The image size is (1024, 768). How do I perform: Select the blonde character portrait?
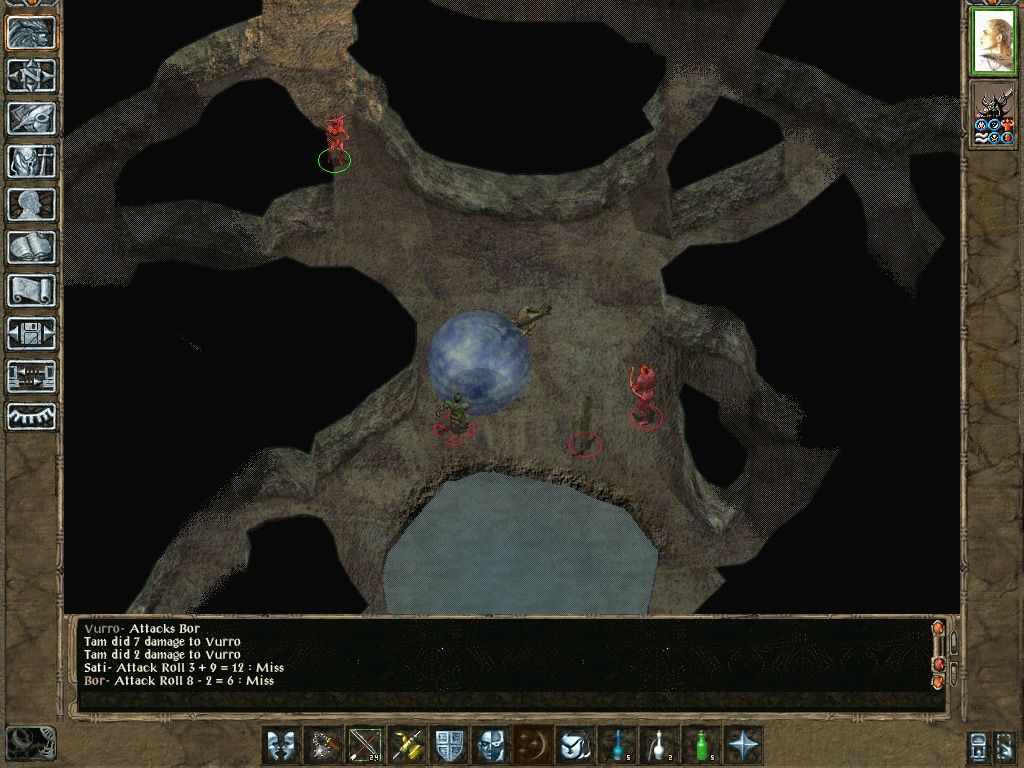point(993,42)
